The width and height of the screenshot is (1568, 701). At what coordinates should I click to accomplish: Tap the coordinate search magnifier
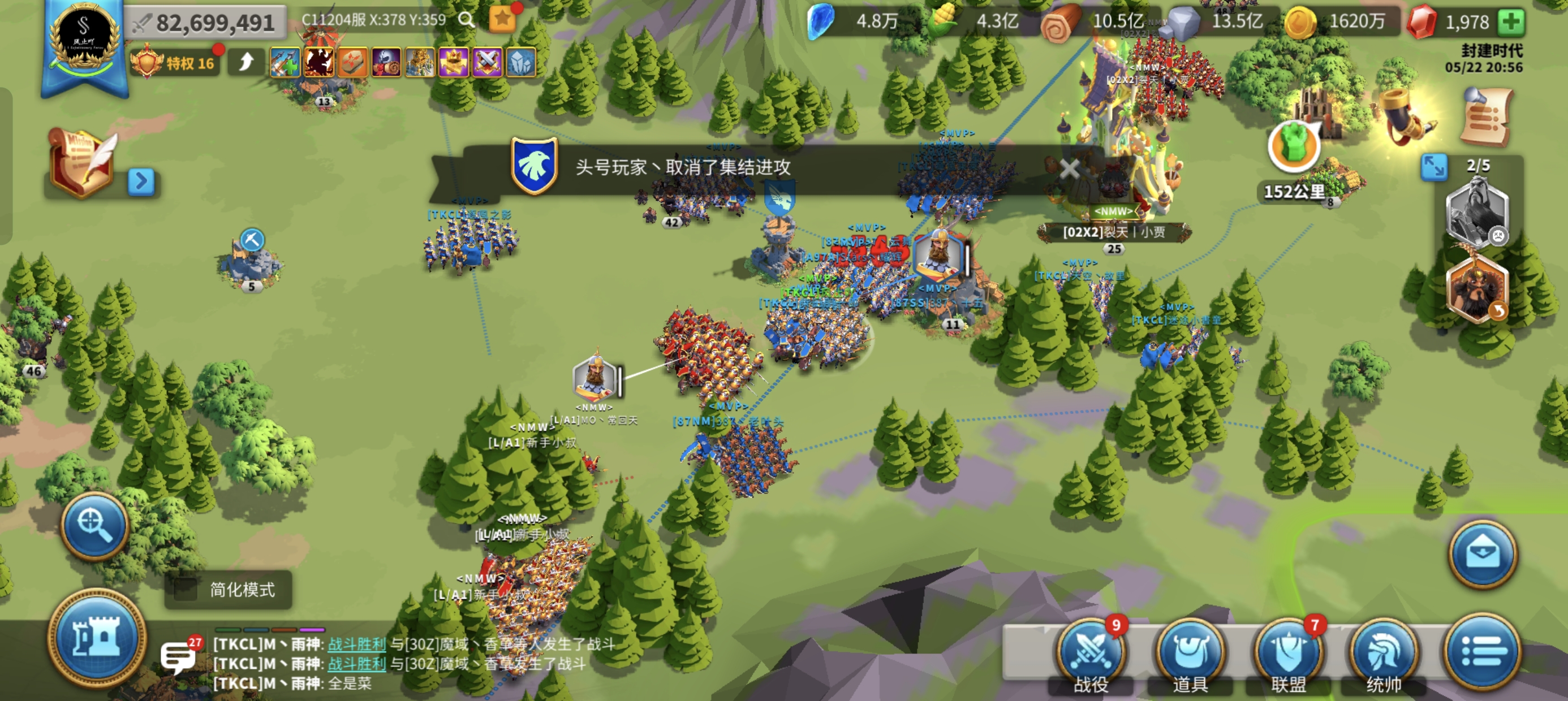click(467, 19)
